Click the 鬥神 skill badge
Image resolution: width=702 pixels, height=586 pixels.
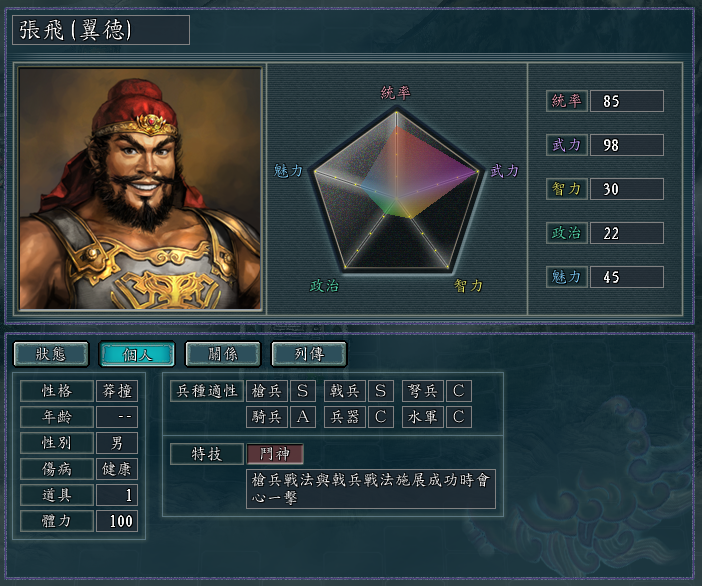click(x=275, y=453)
